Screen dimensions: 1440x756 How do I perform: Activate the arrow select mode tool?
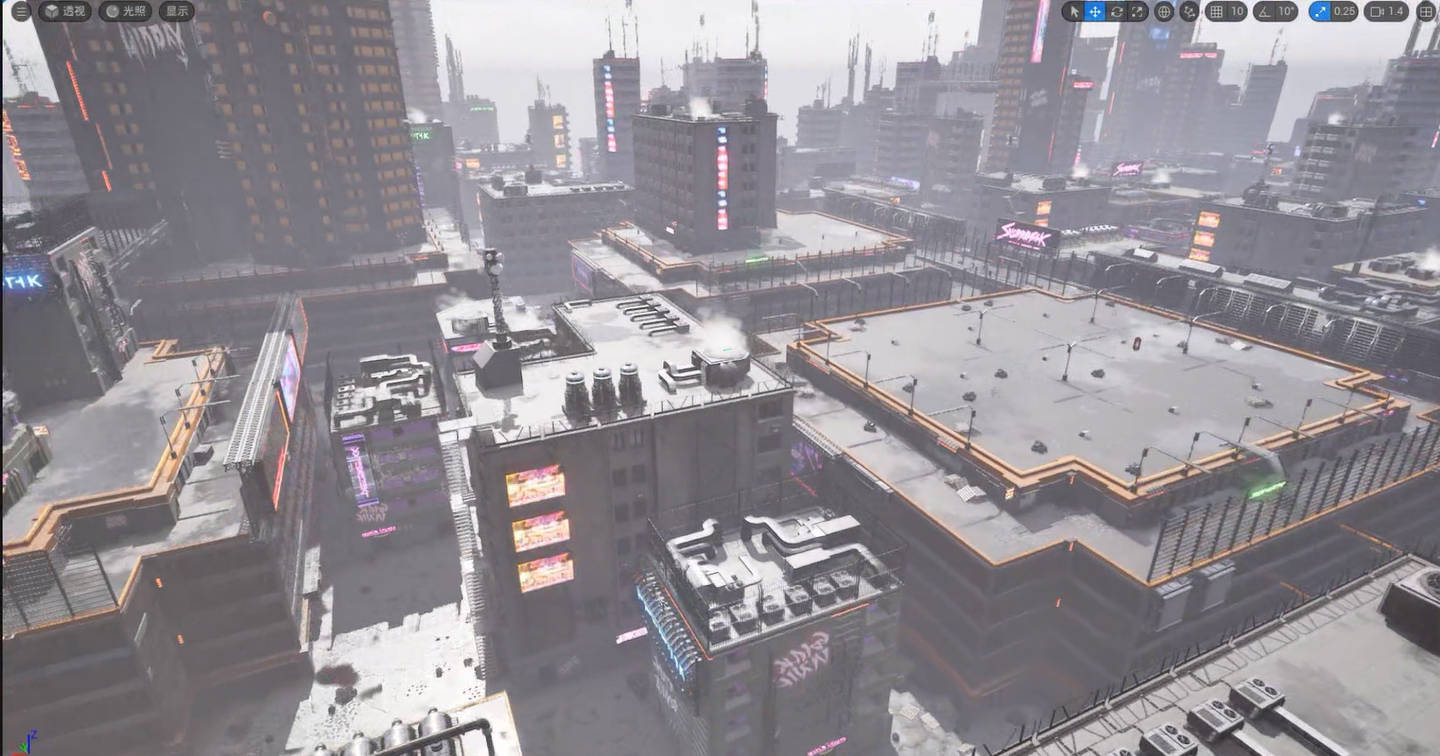pos(1075,12)
